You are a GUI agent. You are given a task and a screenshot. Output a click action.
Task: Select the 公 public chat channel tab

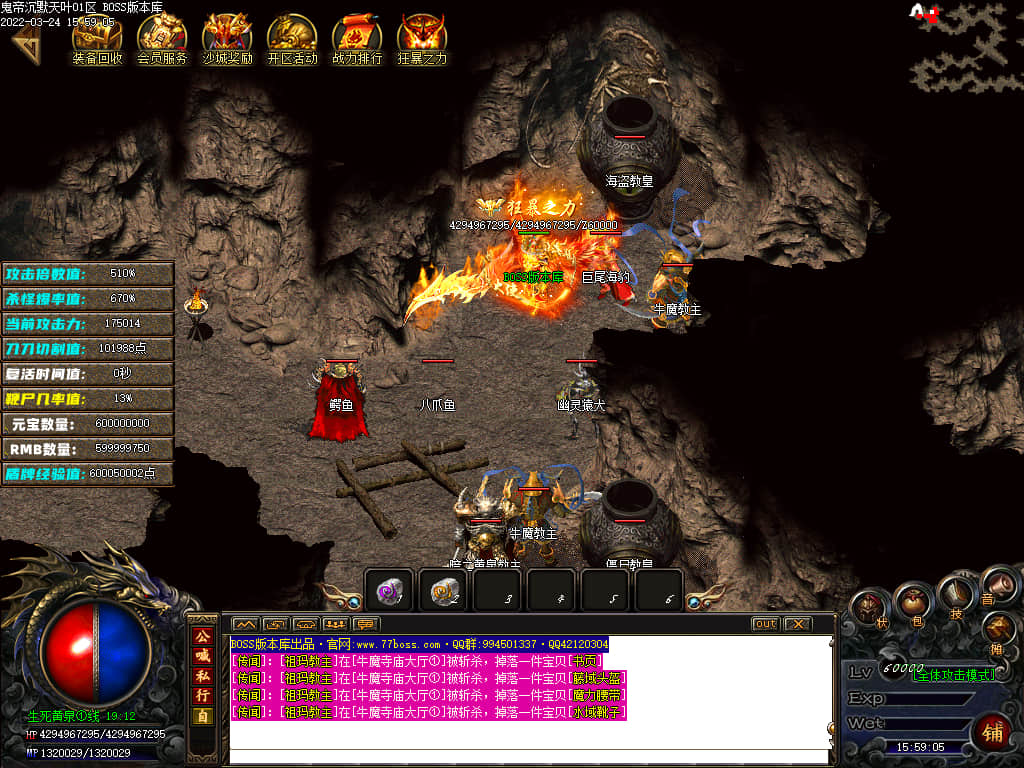[x=203, y=636]
